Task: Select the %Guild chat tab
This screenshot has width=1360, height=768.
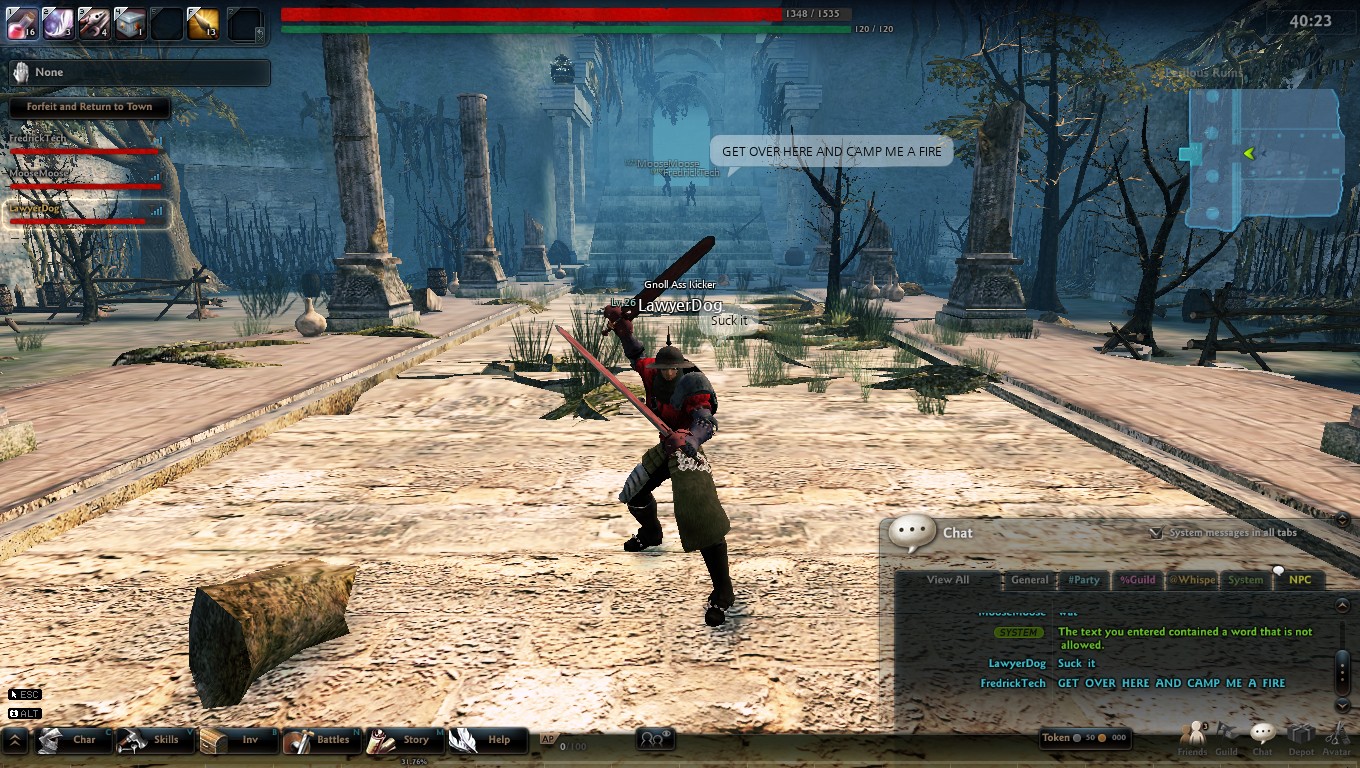Action: point(1137,580)
